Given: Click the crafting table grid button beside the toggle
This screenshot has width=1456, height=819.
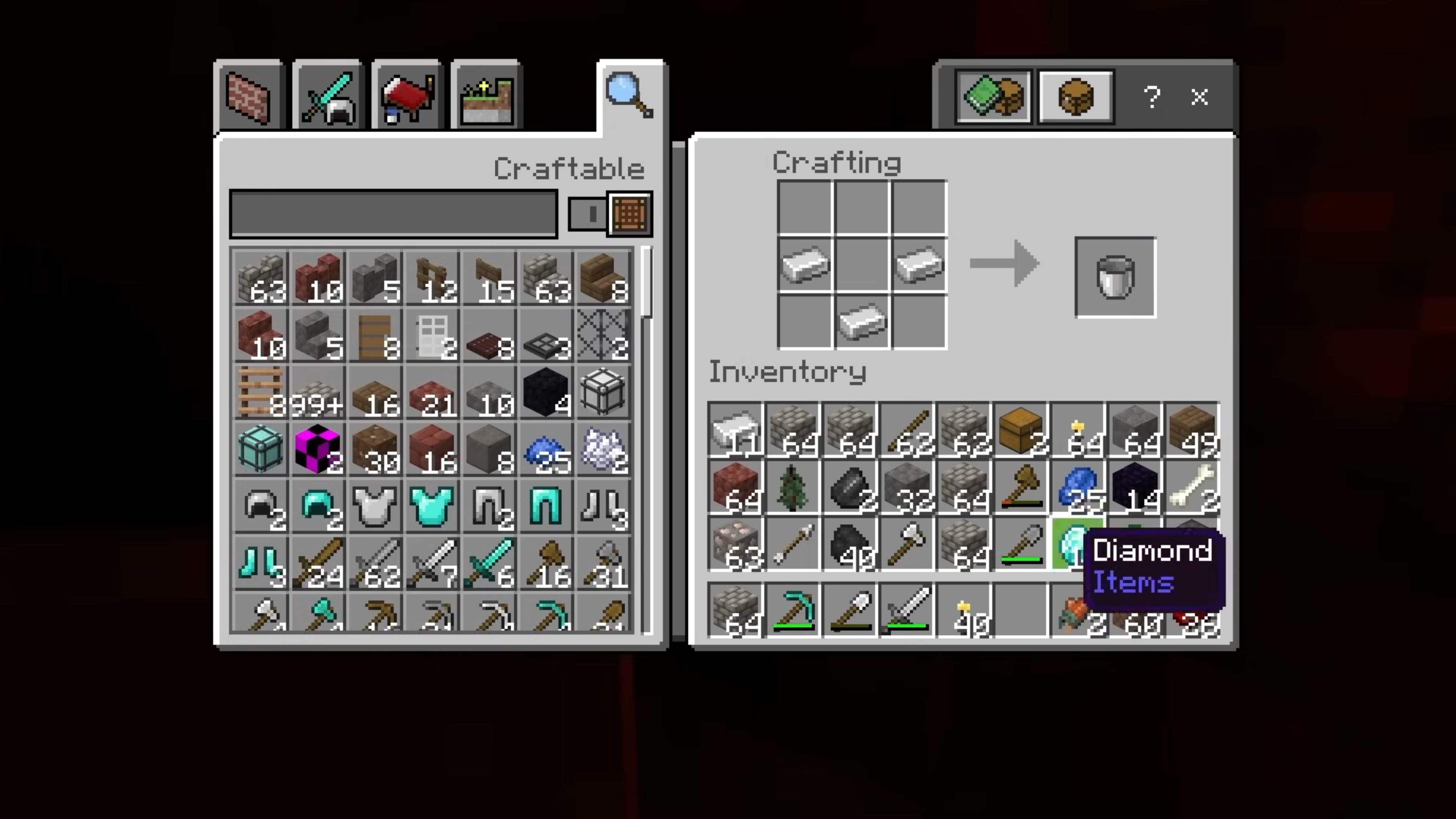Looking at the screenshot, I should (629, 213).
